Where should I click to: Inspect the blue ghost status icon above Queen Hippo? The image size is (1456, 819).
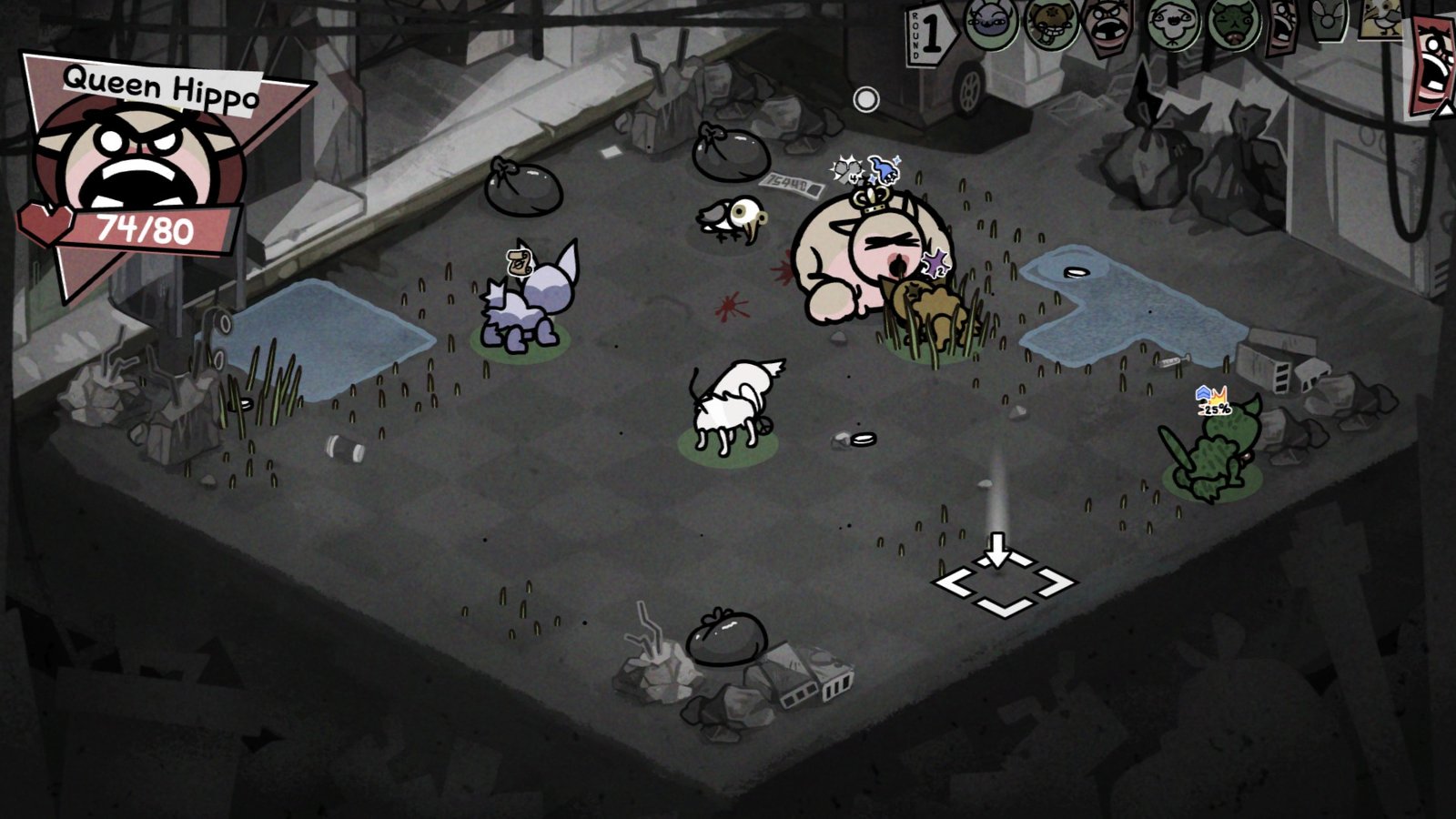883,169
